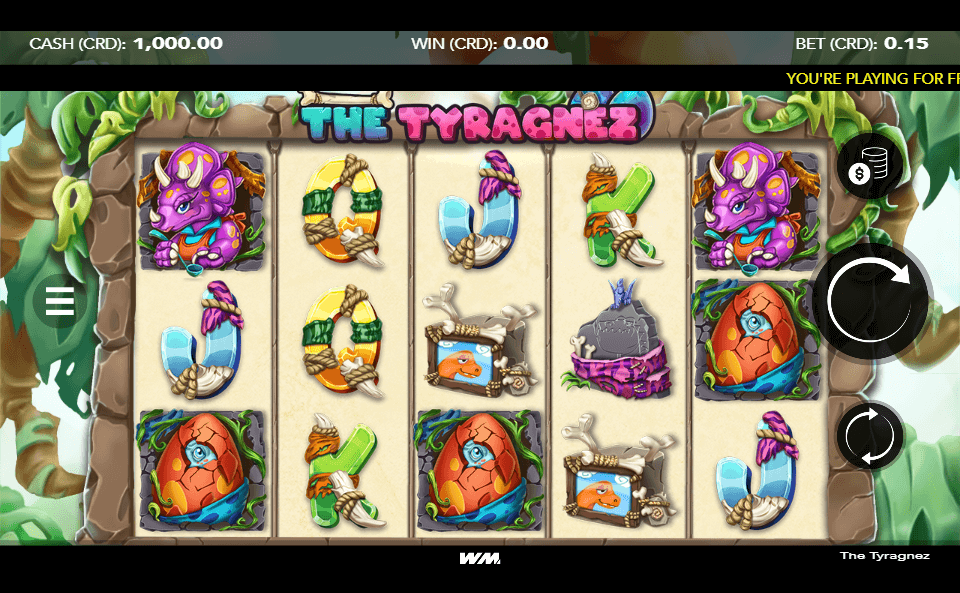Screen dimensions: 960x593
Task: Activate the autoplay circular arrows button
Action: point(870,435)
